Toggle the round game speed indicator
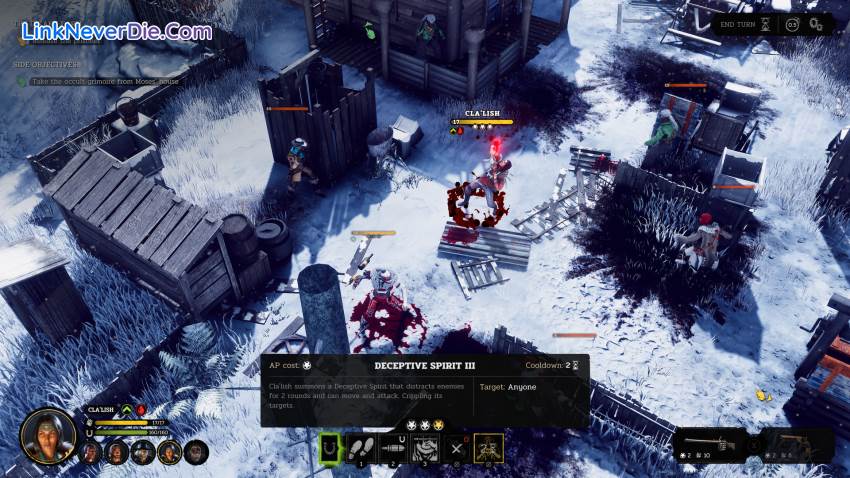 point(792,24)
